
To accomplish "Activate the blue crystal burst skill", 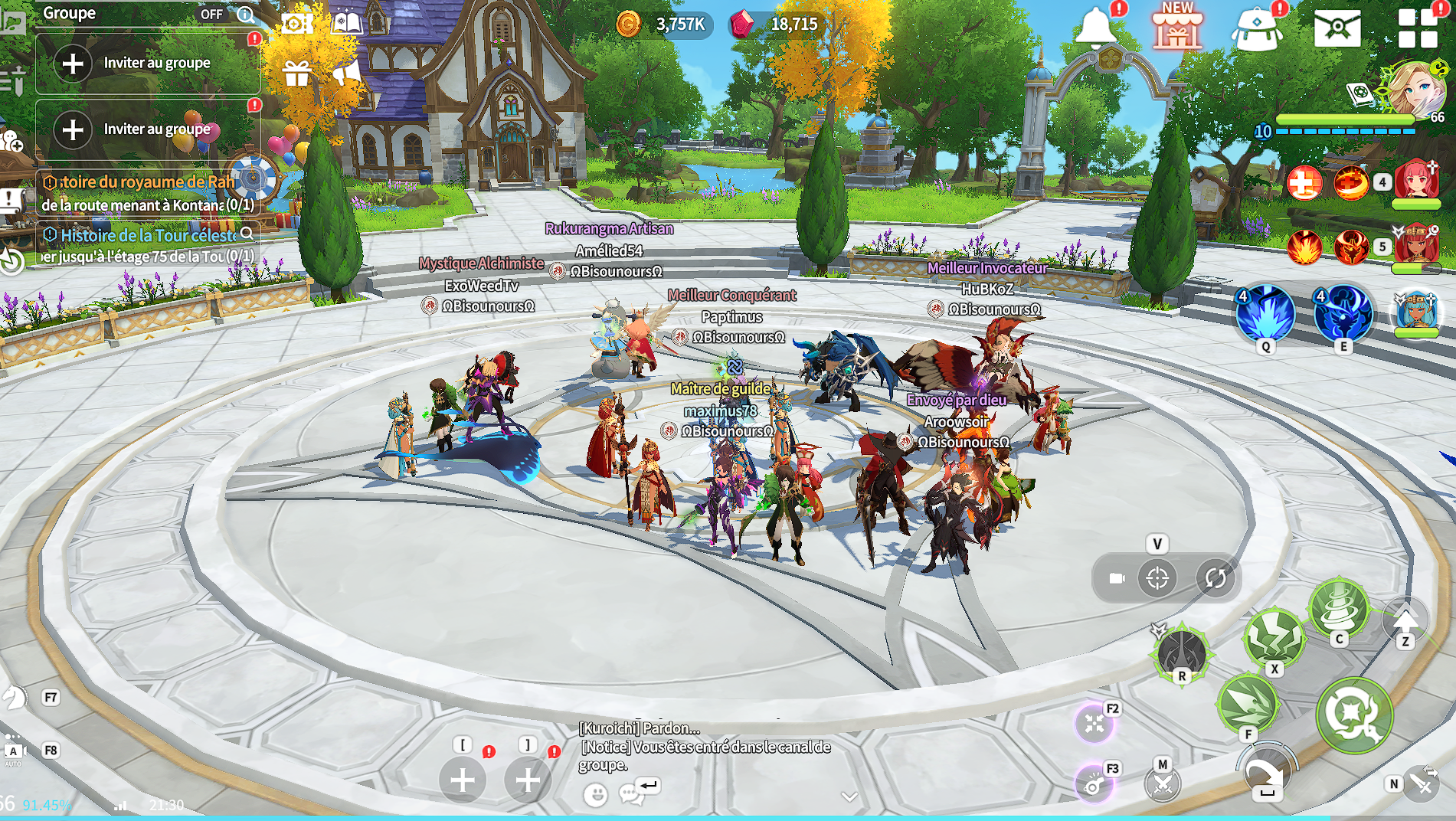I will point(1265,313).
